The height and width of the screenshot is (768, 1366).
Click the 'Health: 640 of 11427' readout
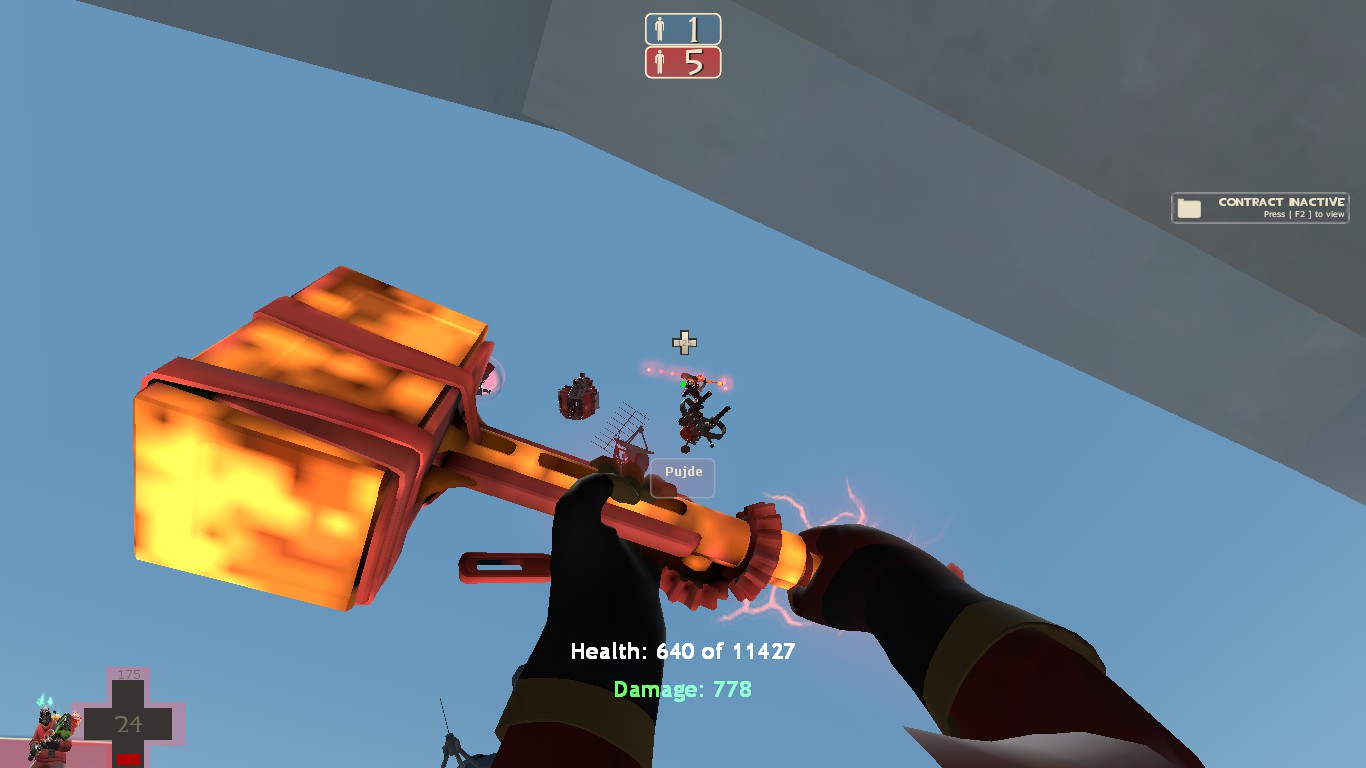[x=682, y=651]
